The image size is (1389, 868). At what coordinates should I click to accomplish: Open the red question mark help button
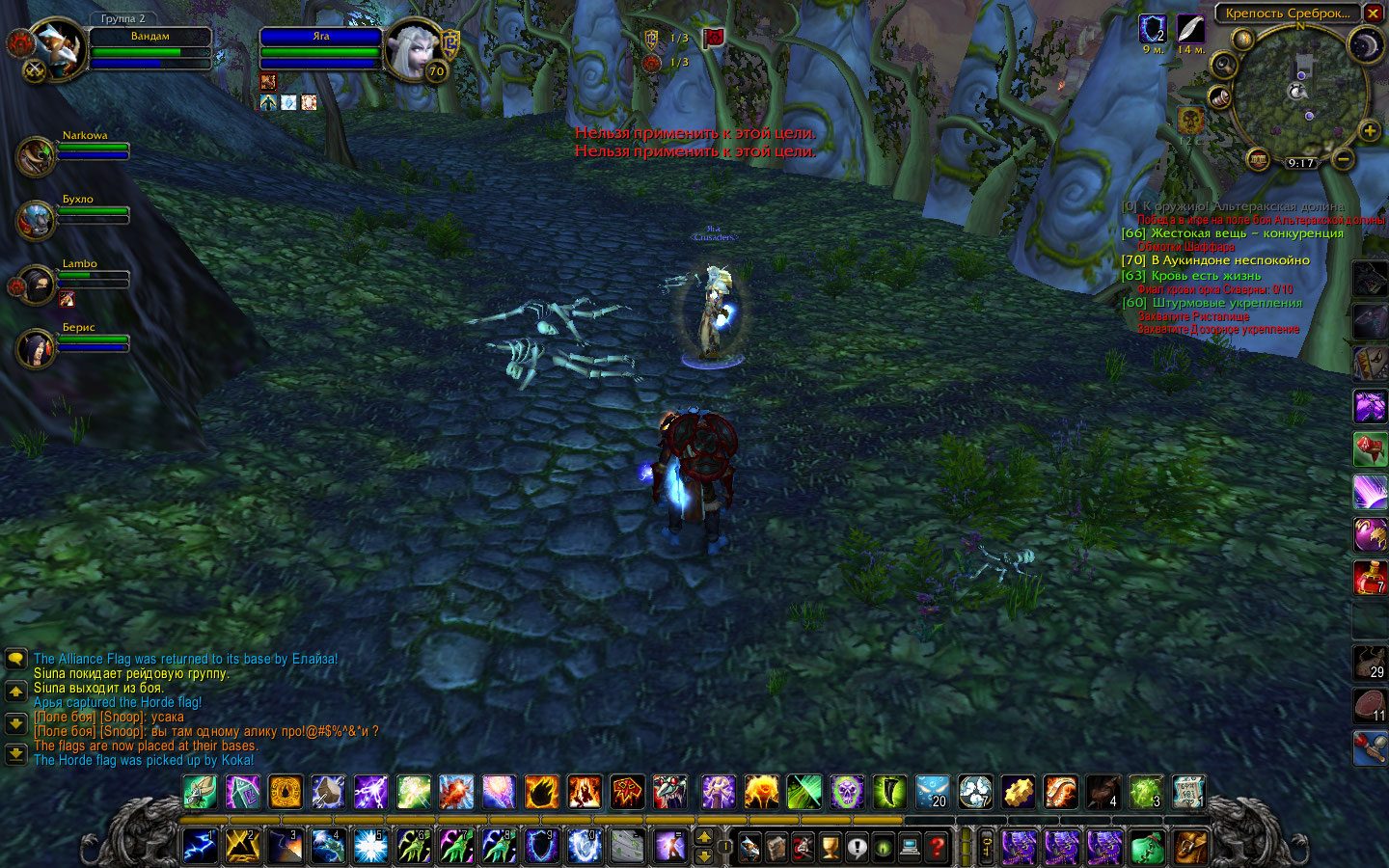tap(937, 848)
